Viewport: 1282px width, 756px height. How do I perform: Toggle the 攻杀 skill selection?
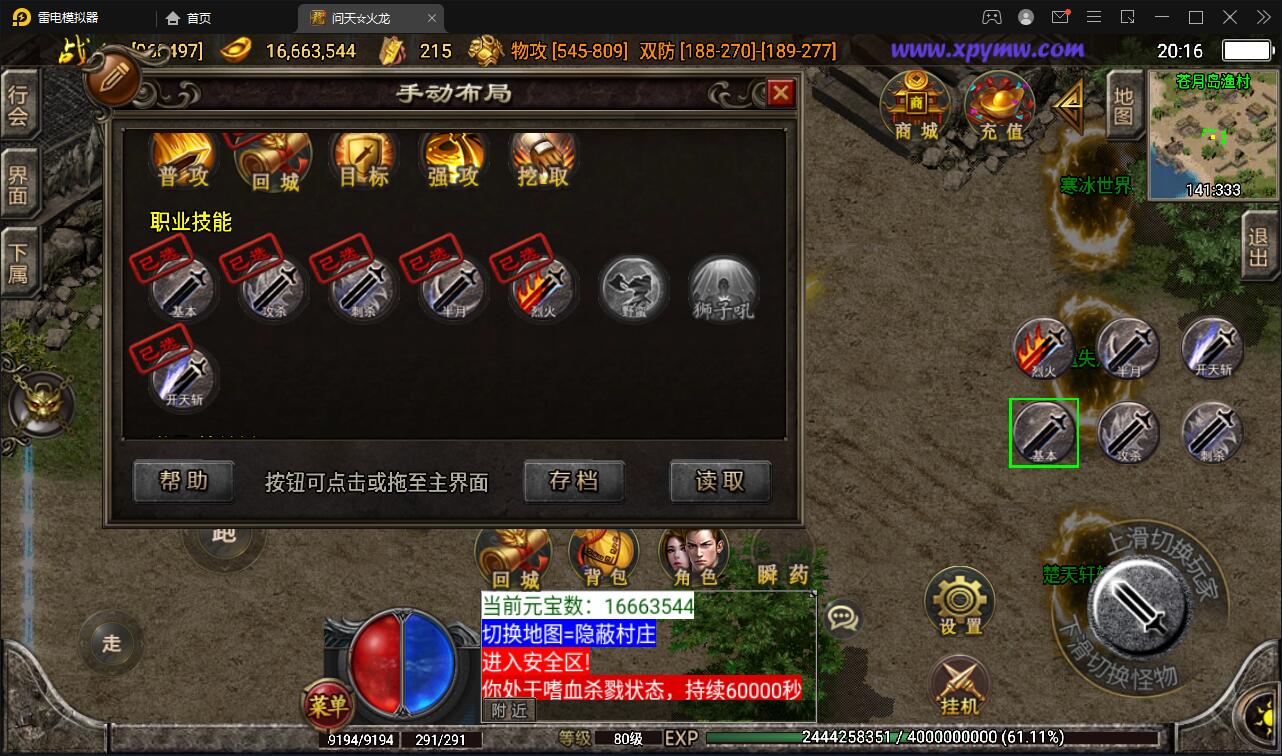click(272, 290)
